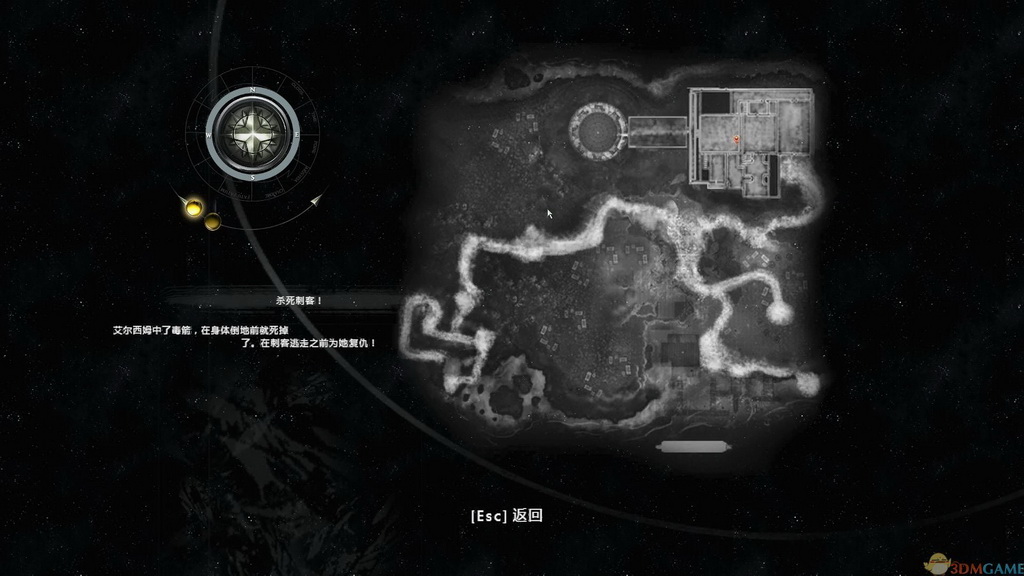This screenshot has width=1024, height=576.
Task: Click the 返回 back button
Action: pyautogui.click(x=506, y=516)
